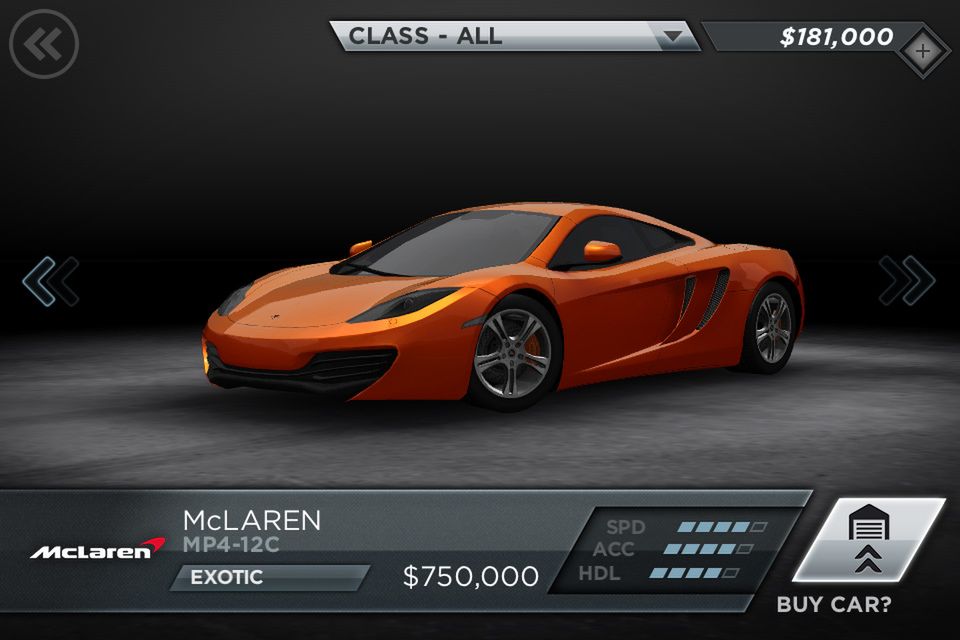The width and height of the screenshot is (960, 640).
Task: Buy the McLaren MP4-12C with garage button
Action: (868, 540)
